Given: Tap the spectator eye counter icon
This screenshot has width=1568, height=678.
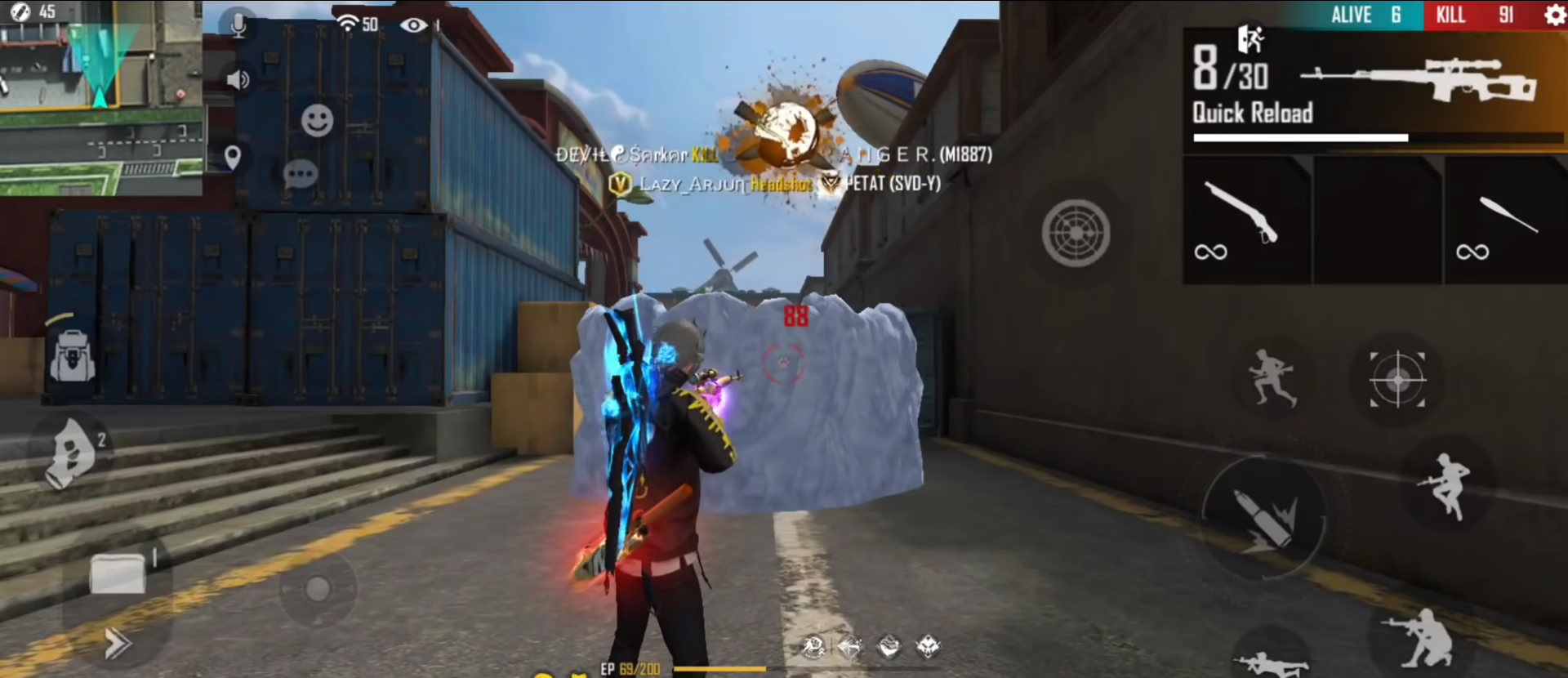Looking at the screenshot, I should click(416, 25).
